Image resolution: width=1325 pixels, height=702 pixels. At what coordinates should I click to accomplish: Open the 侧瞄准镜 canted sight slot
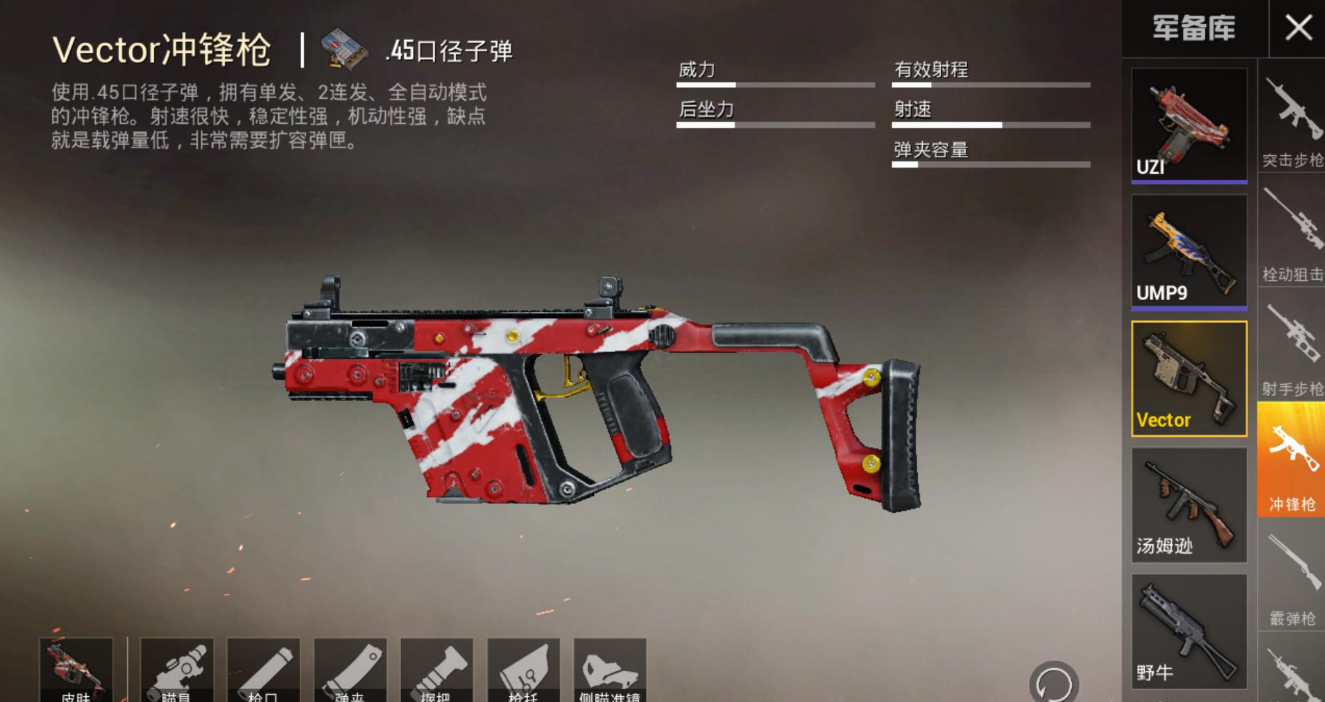coord(610,670)
